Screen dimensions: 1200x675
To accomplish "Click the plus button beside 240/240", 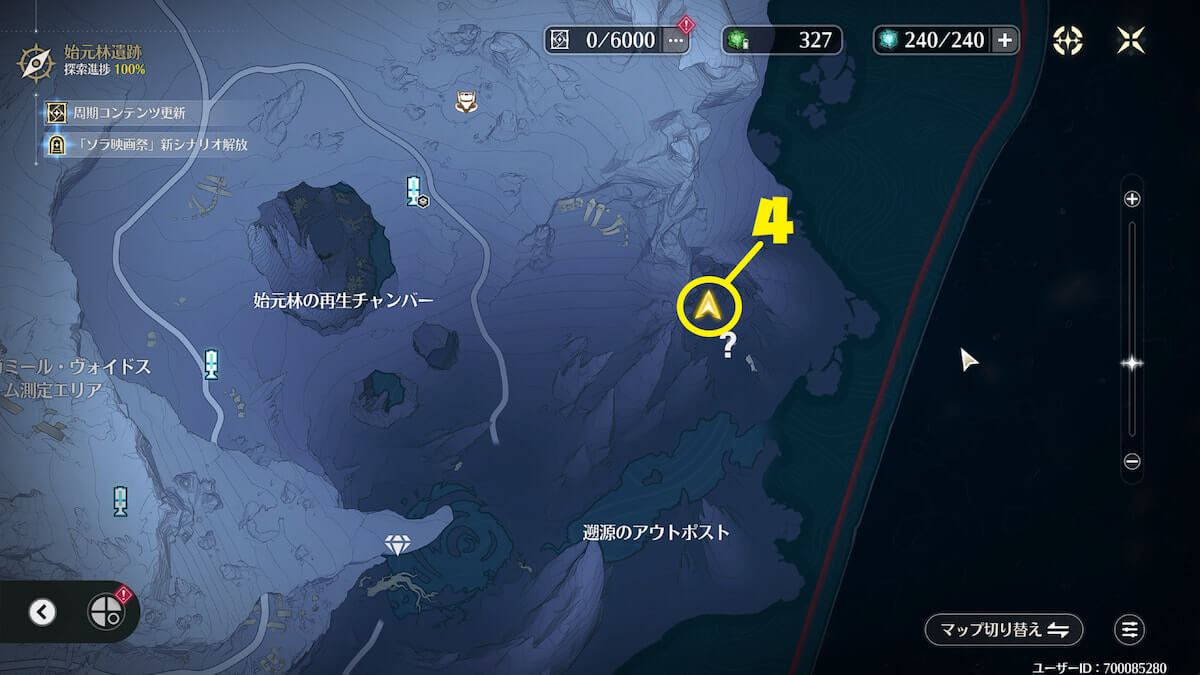I will point(1004,40).
